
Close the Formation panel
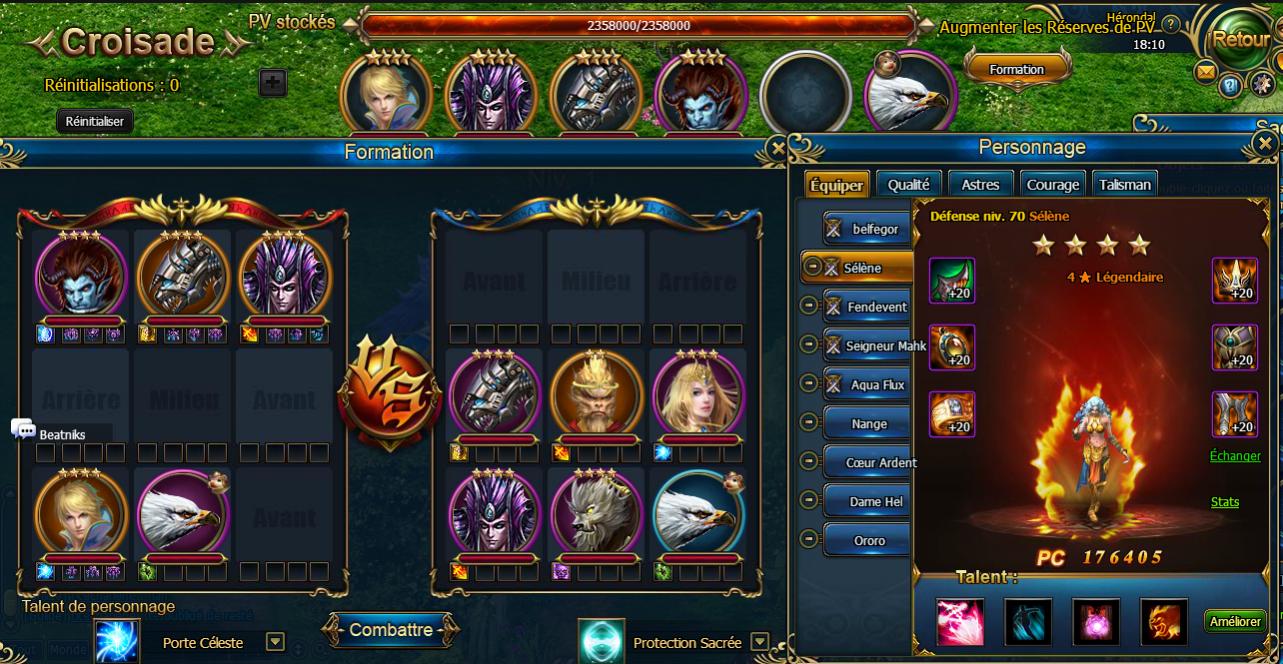point(777,149)
